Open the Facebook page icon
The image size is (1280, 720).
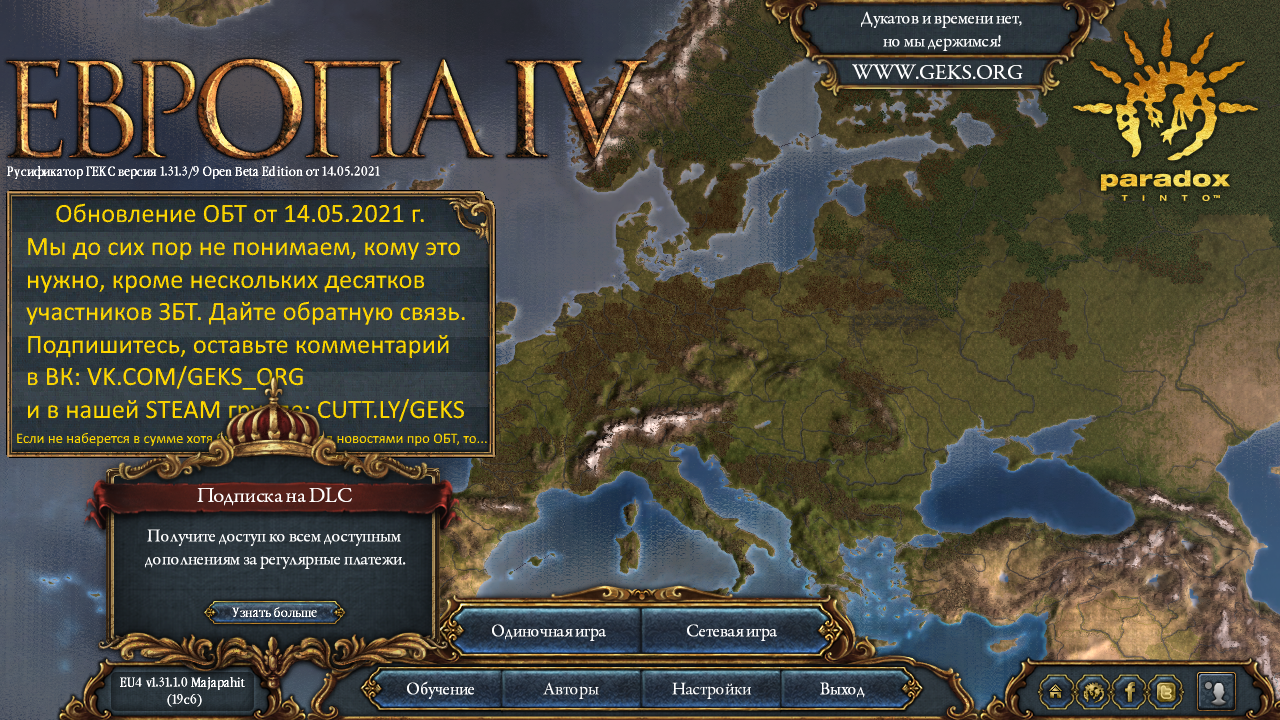pyautogui.click(x=1130, y=691)
